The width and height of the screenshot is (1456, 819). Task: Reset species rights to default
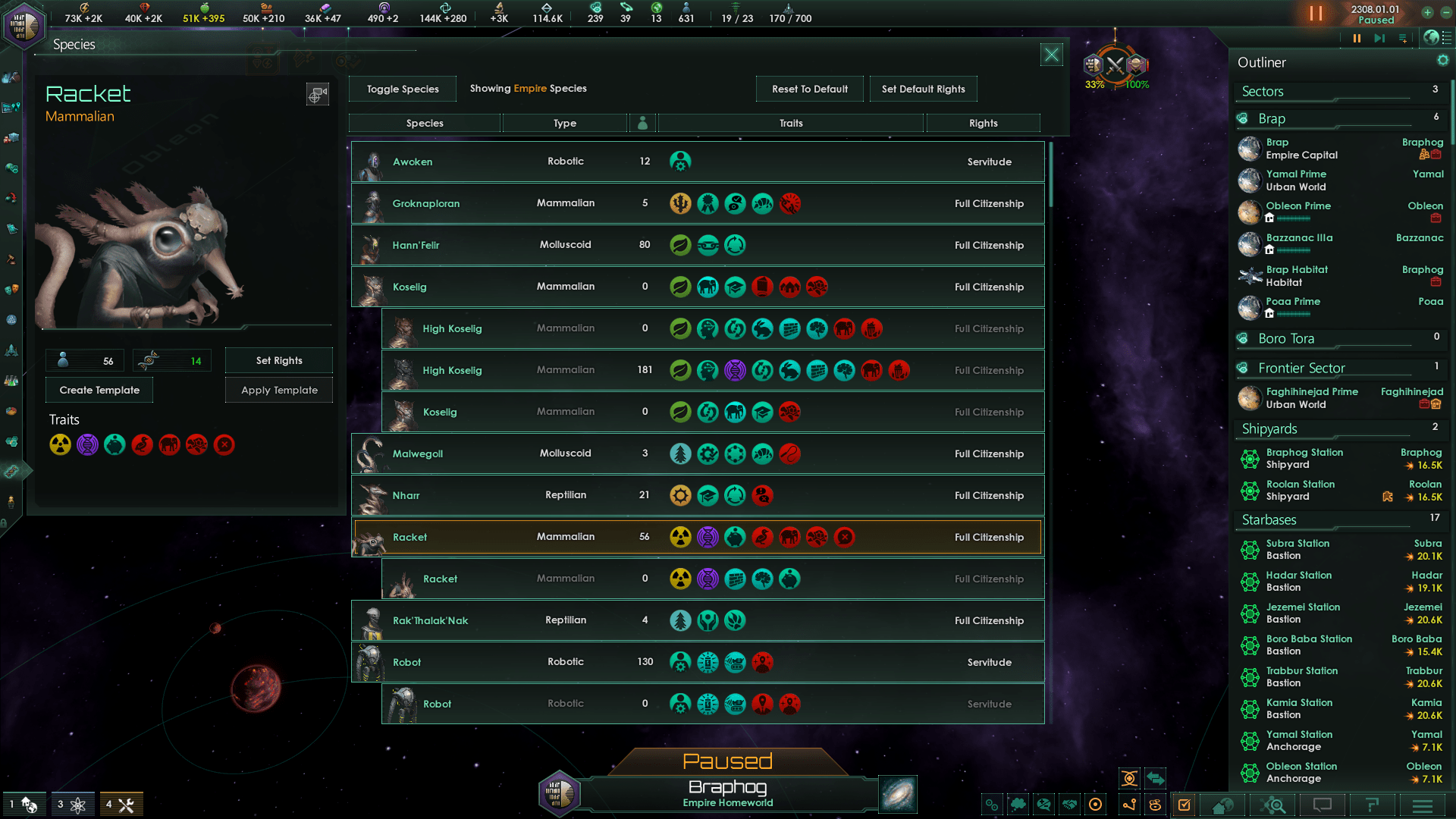point(809,89)
